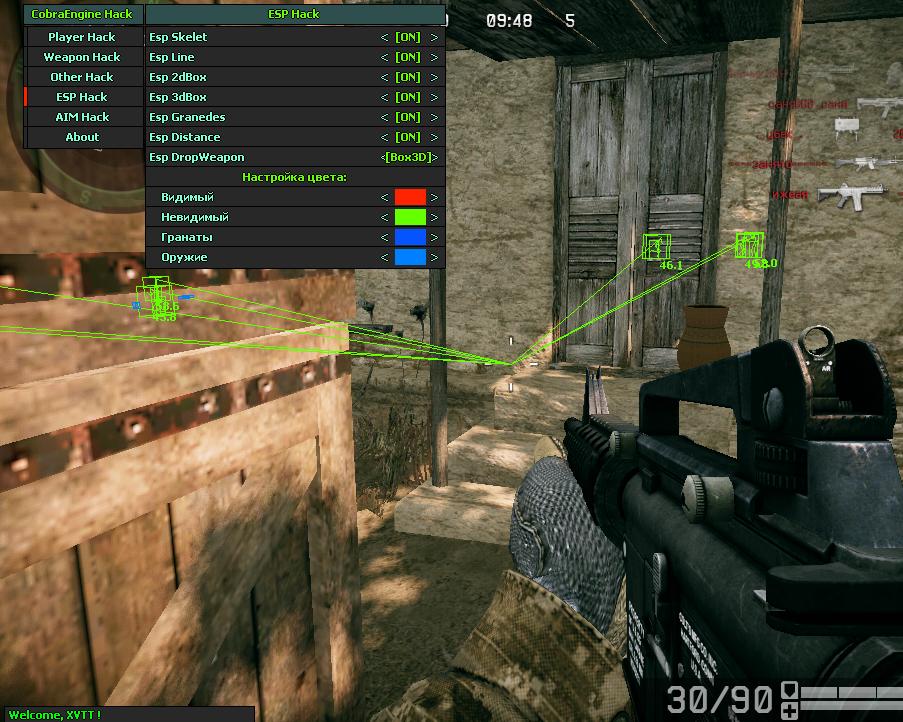Toggle the Esp Granedes [ON] value
Viewport: 903px width, 722px height.
click(x=408, y=117)
